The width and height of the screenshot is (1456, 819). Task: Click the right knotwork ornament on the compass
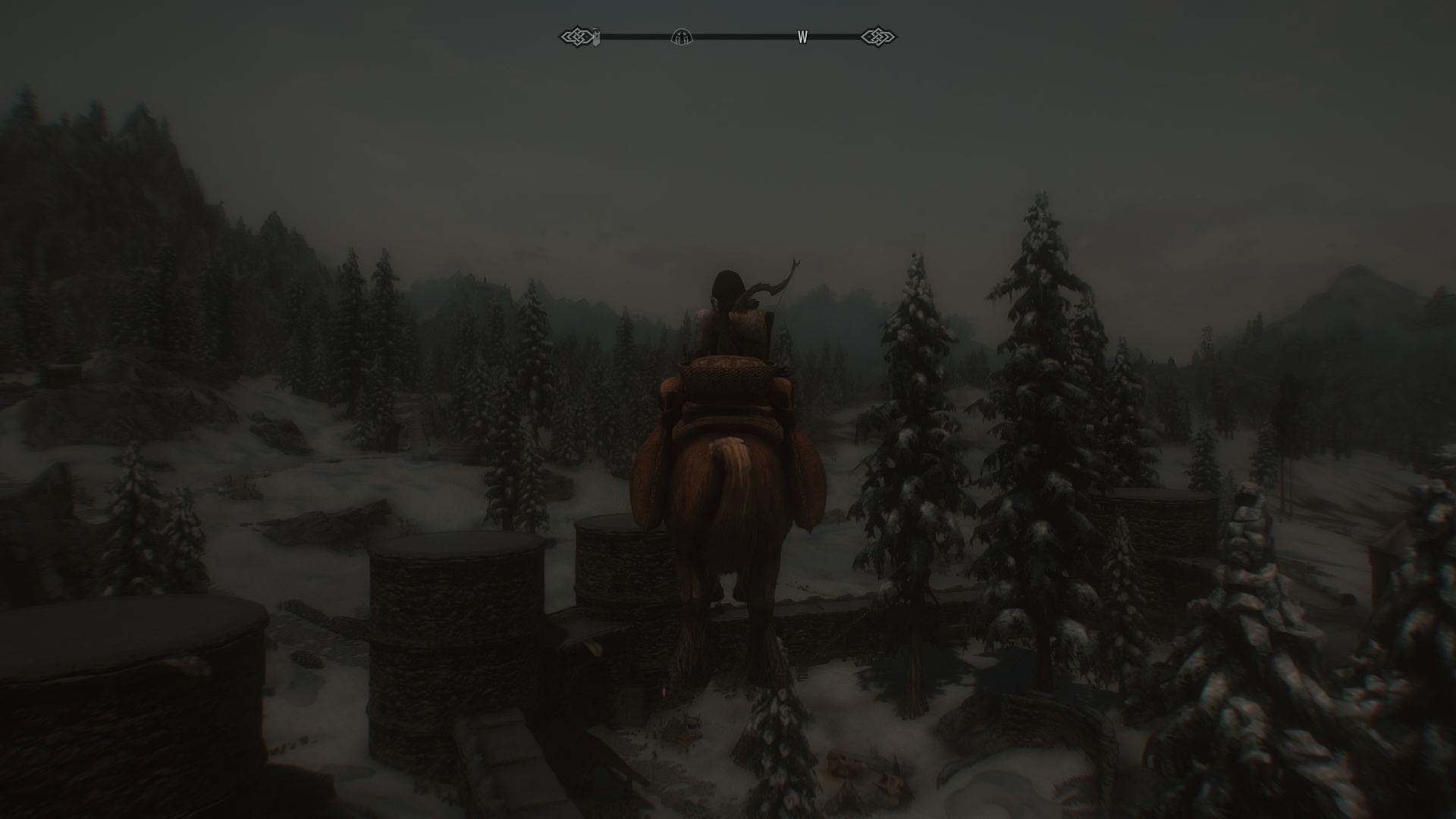click(x=877, y=35)
